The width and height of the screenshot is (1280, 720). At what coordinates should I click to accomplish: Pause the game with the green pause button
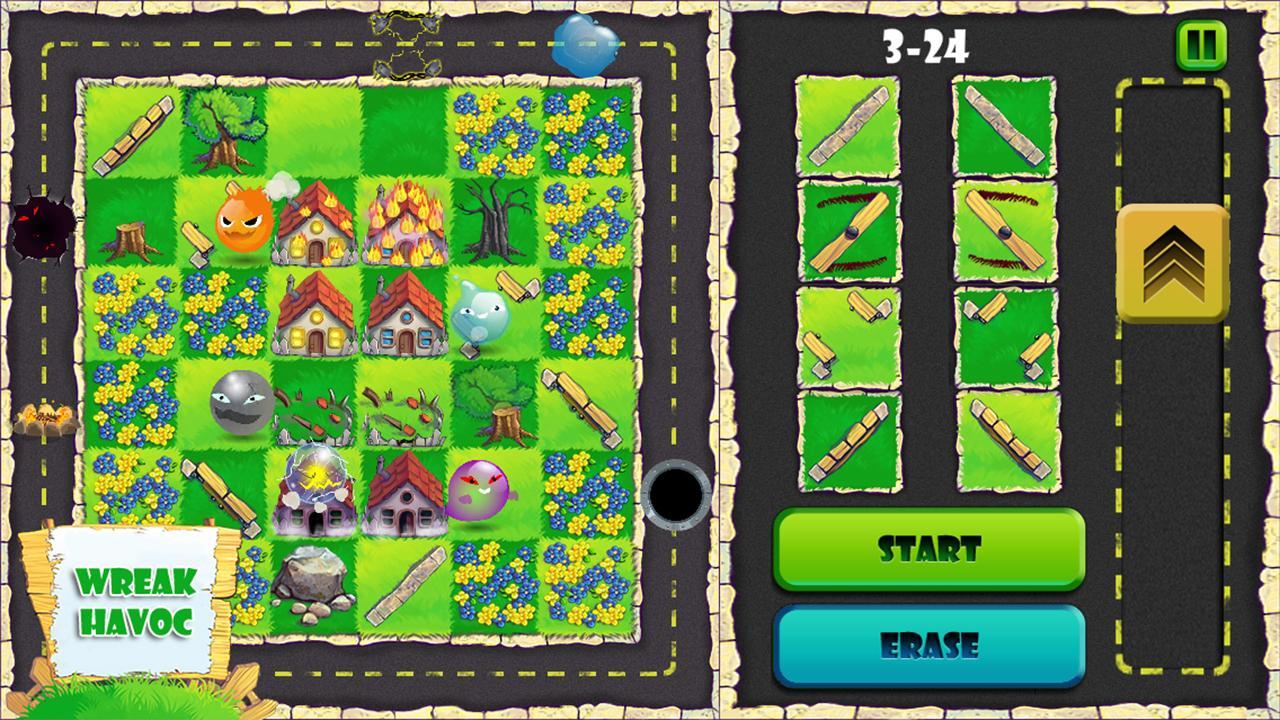tap(1201, 45)
